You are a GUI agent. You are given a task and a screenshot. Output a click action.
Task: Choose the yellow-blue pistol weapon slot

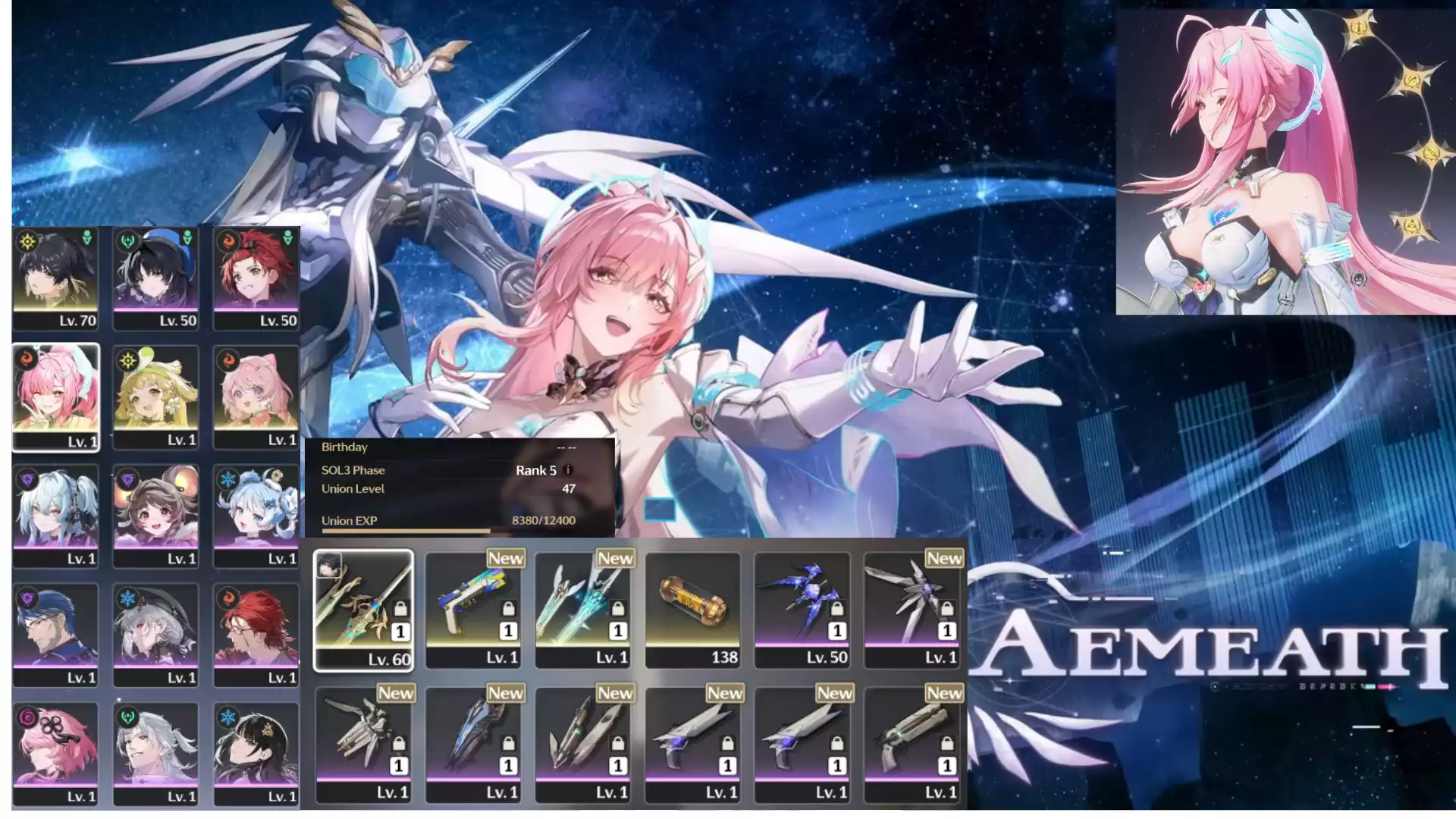[x=473, y=610]
